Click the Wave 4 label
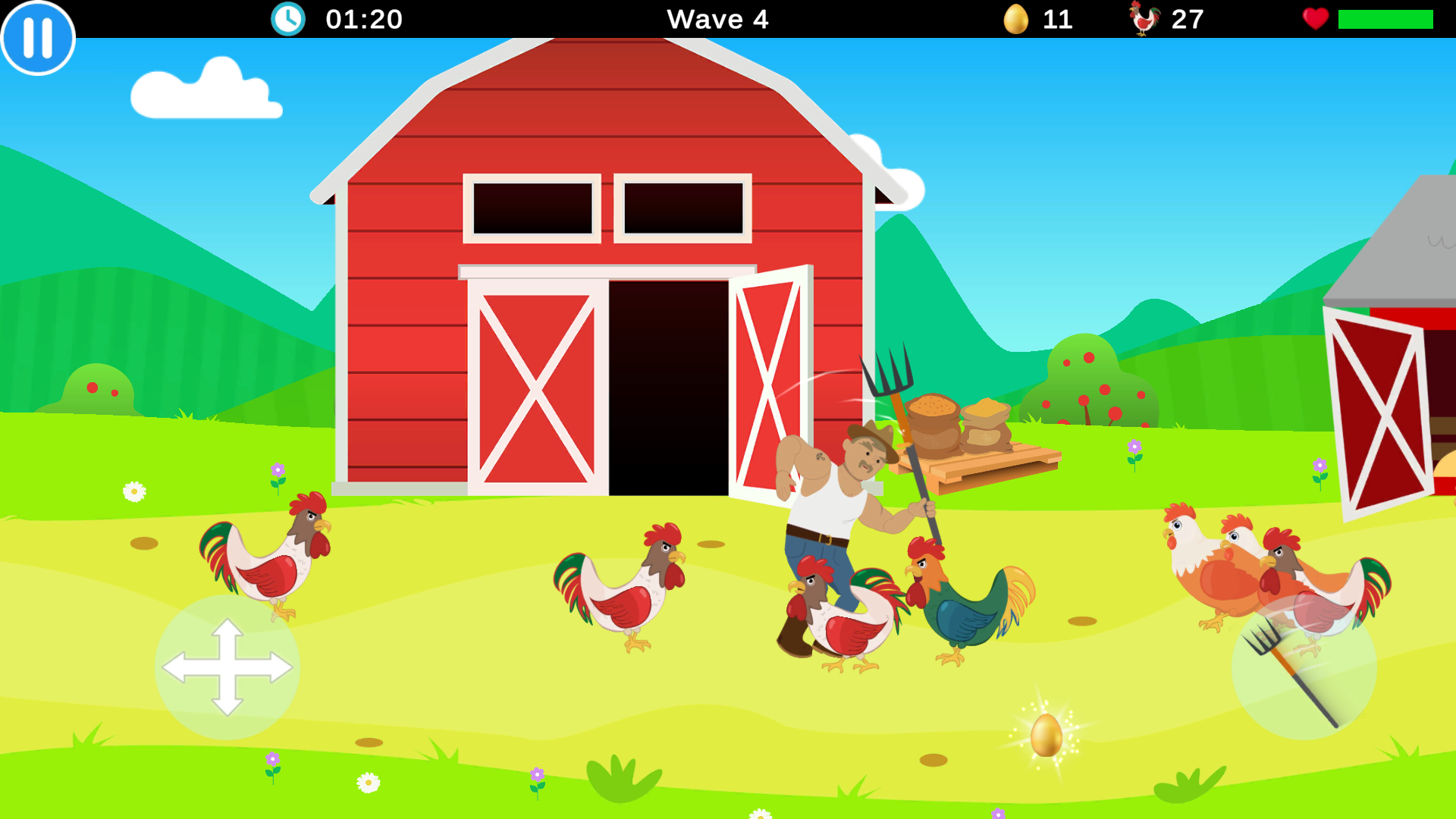The width and height of the screenshot is (1456, 819). click(718, 20)
